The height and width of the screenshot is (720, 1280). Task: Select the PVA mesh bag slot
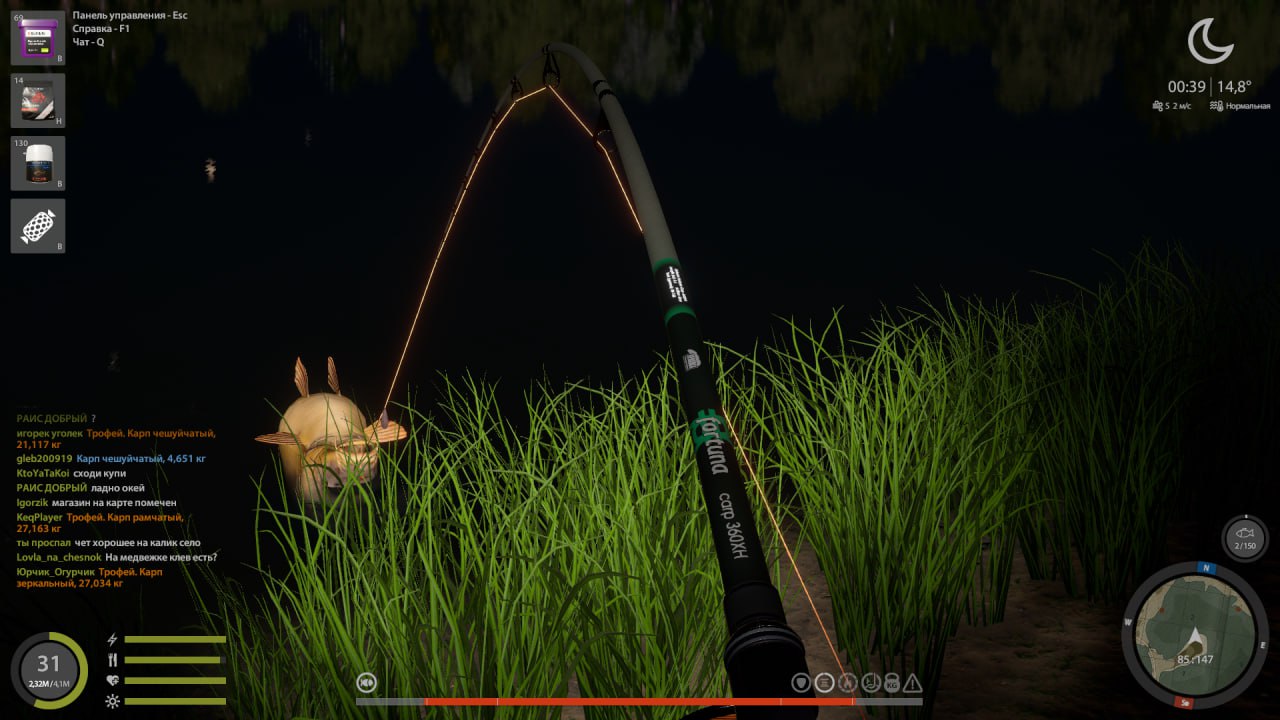[x=38, y=226]
